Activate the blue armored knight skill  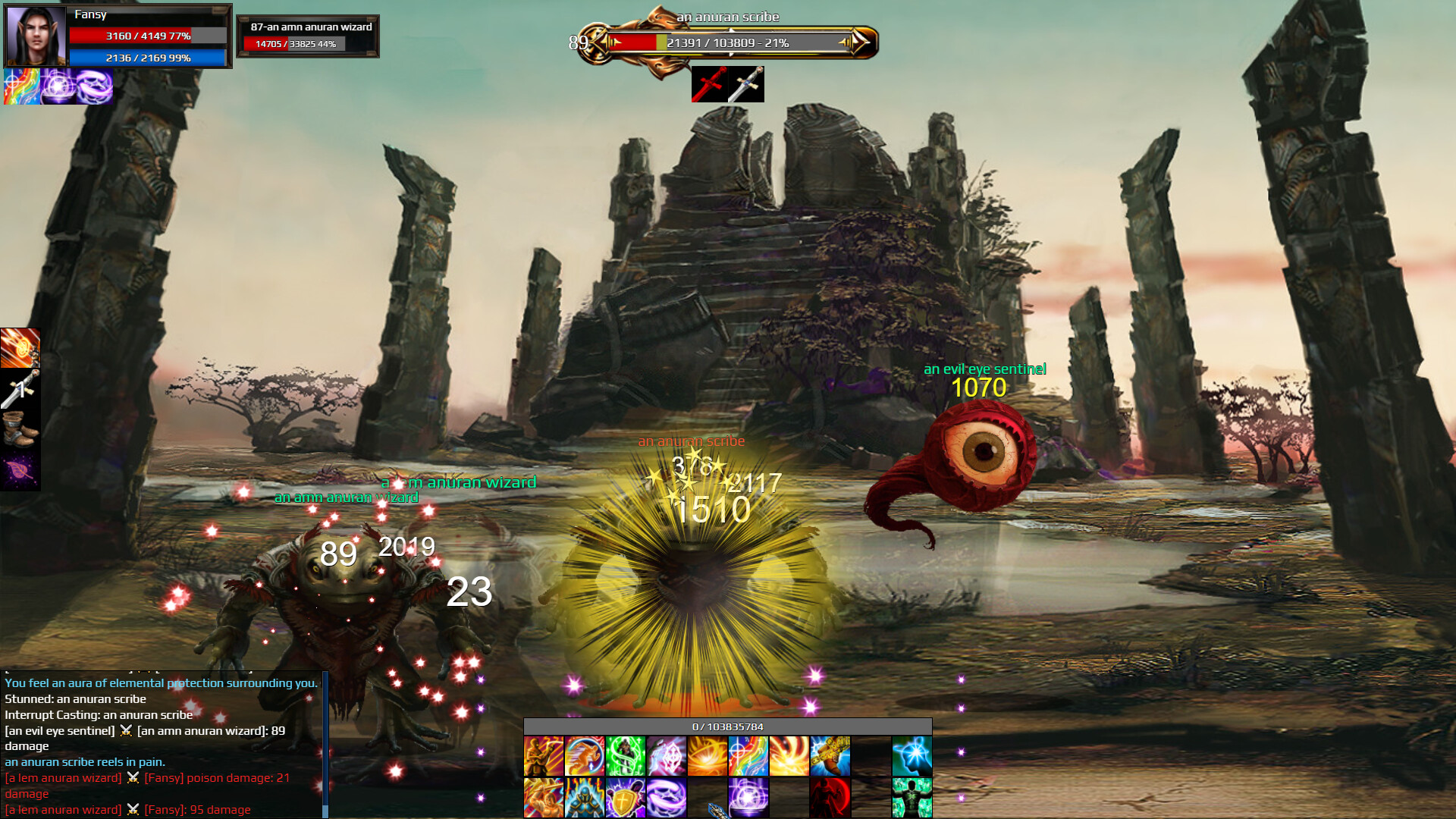584,798
